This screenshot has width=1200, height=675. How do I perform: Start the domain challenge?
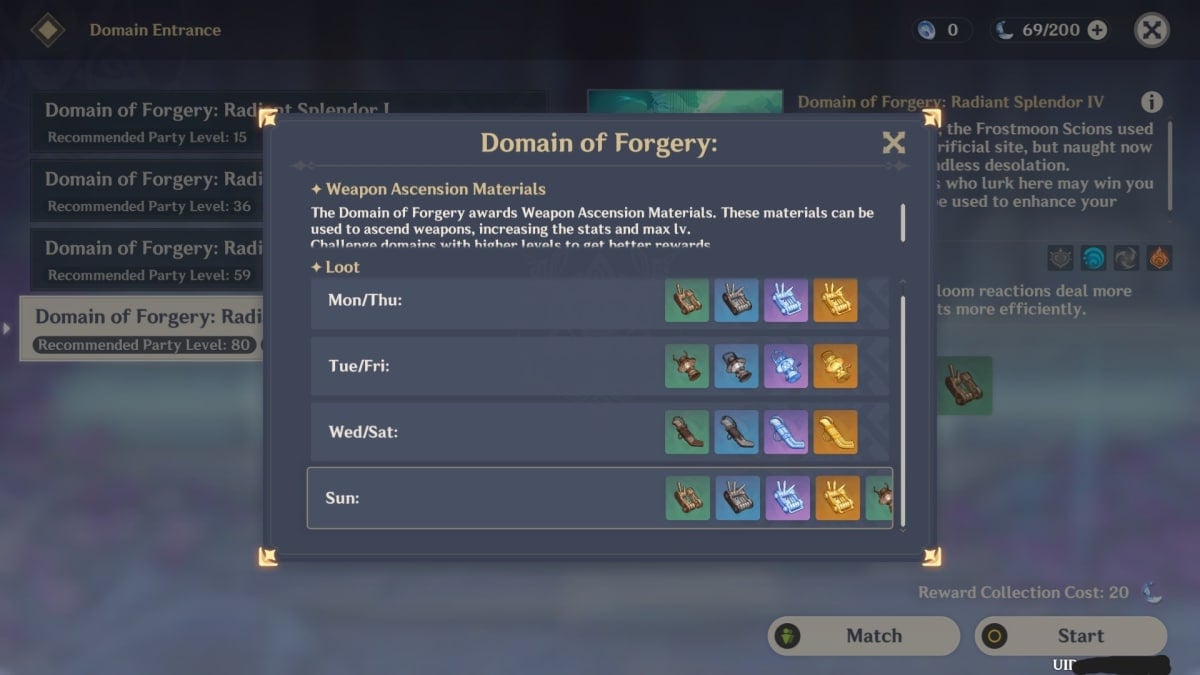[1070, 636]
